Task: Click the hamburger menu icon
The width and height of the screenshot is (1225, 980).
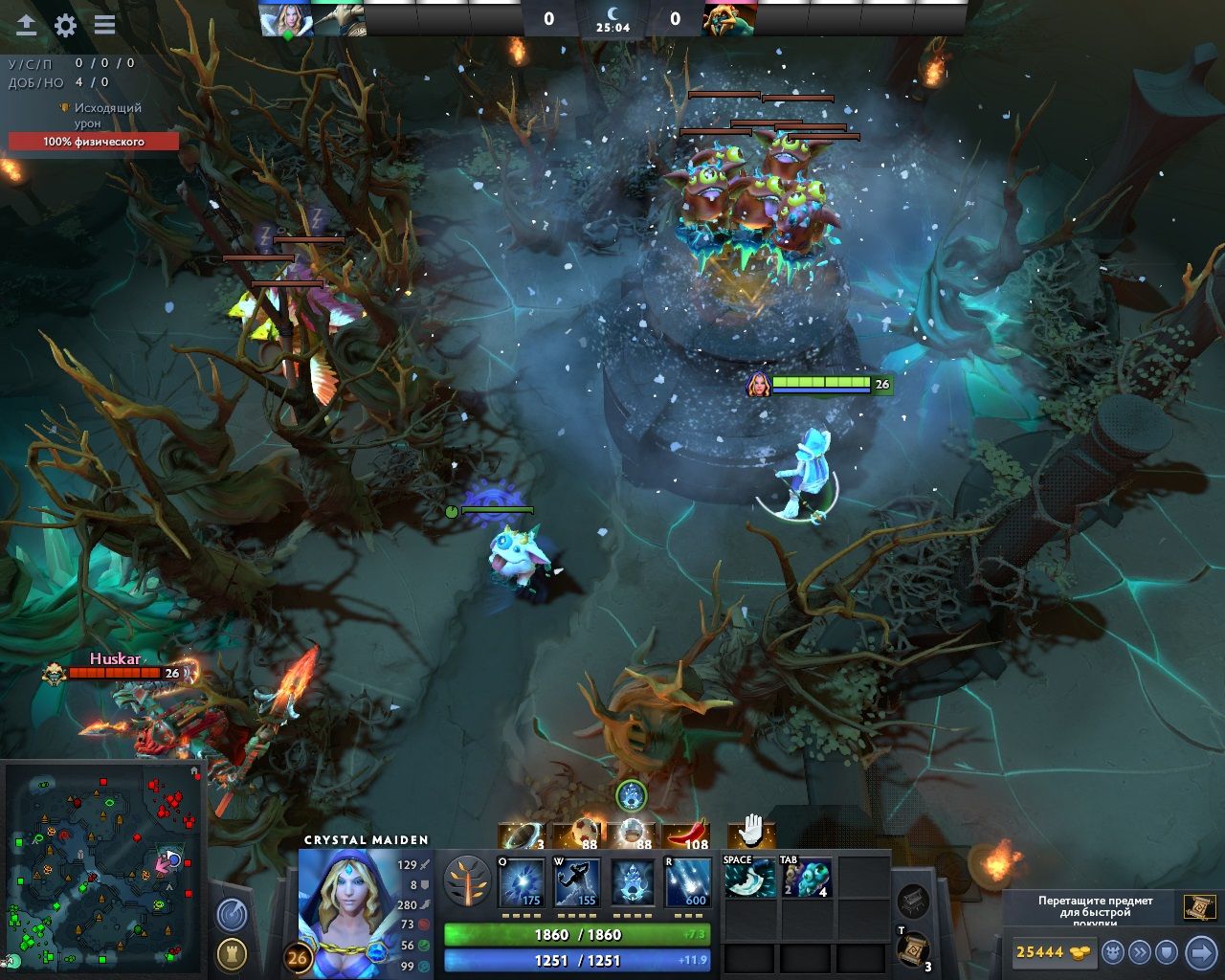Action: click(104, 26)
